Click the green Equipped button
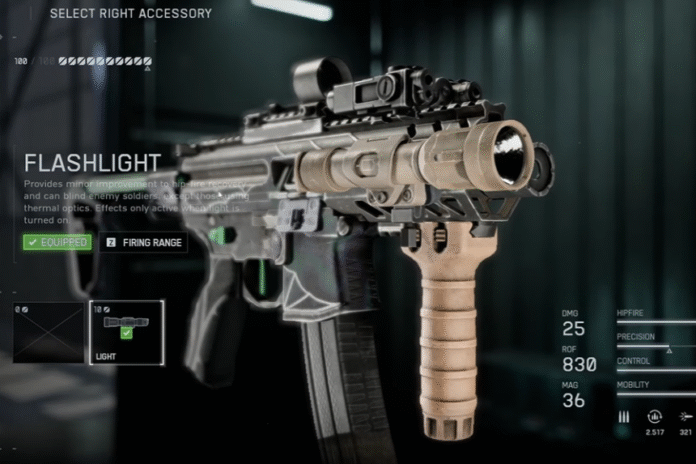Screen dimensions: 696x464 pos(58,242)
